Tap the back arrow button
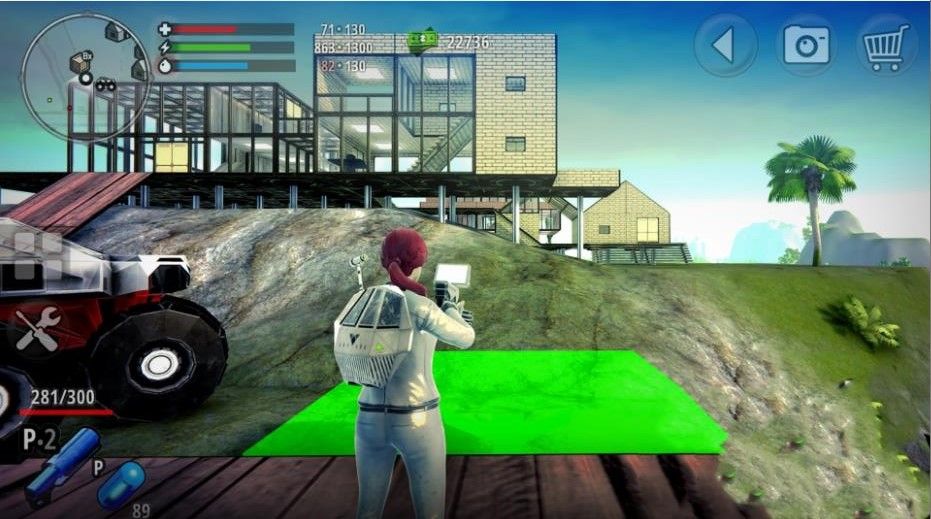 tap(727, 45)
